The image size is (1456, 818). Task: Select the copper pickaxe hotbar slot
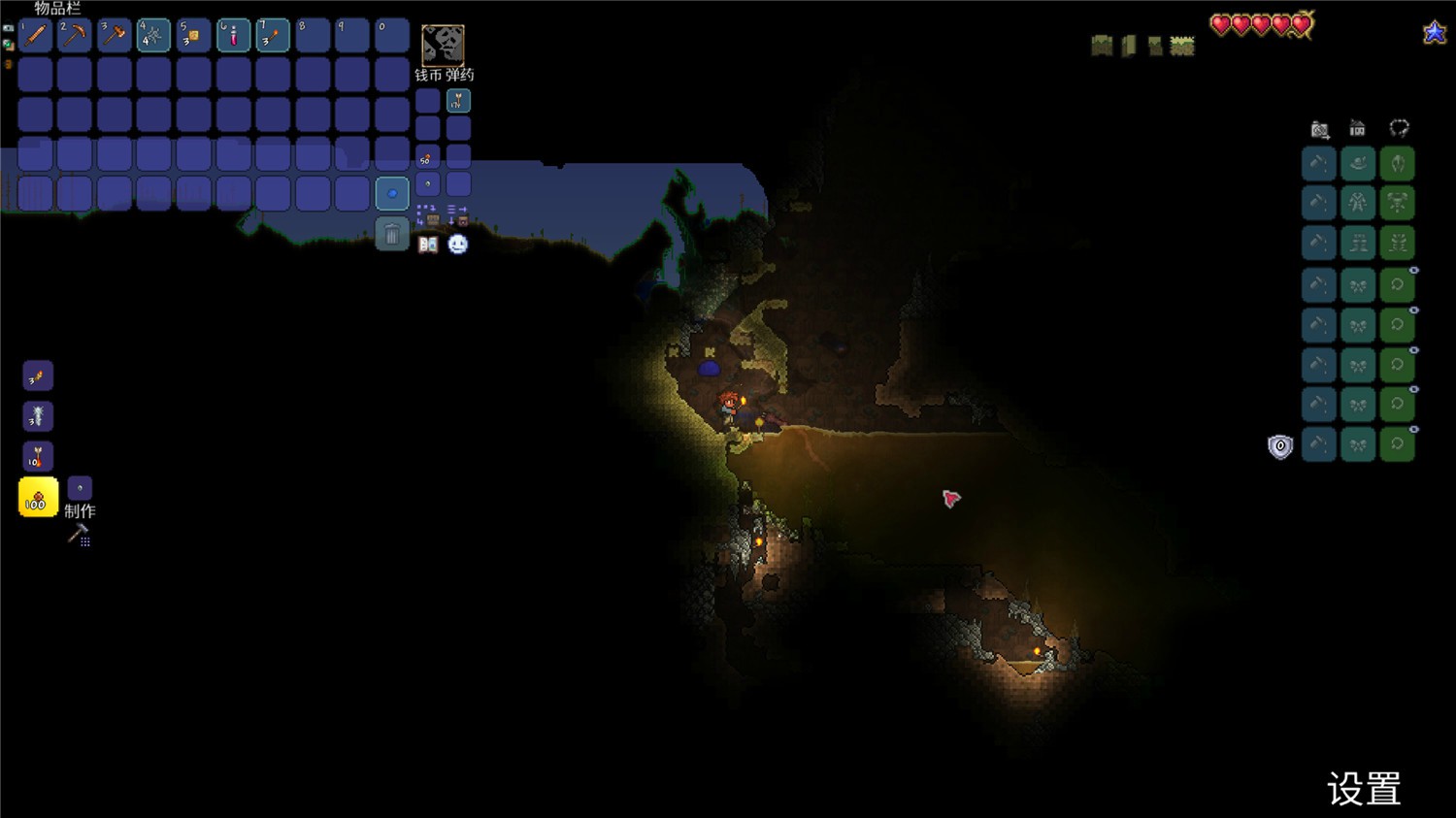[x=75, y=35]
